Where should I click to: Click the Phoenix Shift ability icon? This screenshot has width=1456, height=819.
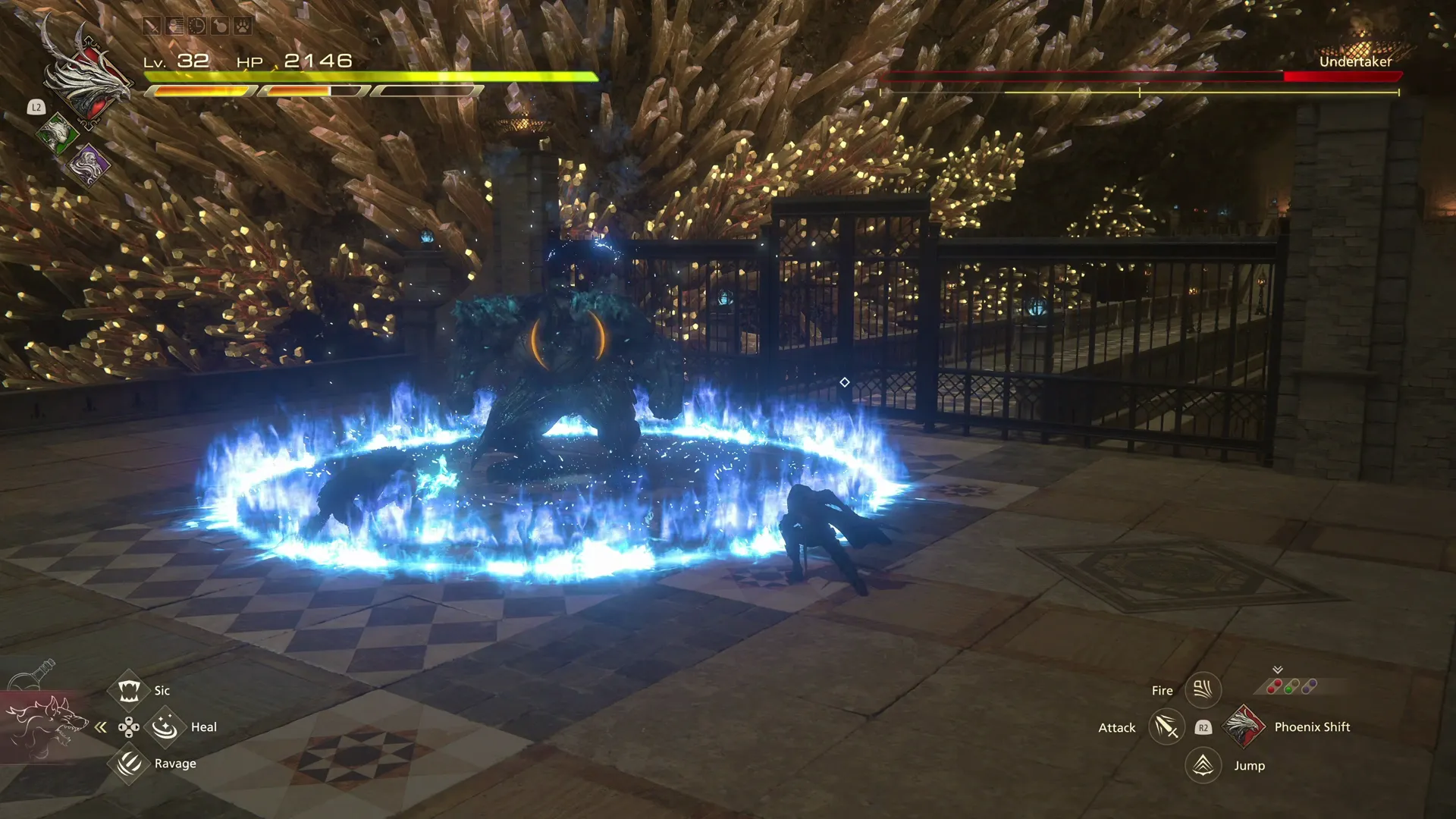1244,726
